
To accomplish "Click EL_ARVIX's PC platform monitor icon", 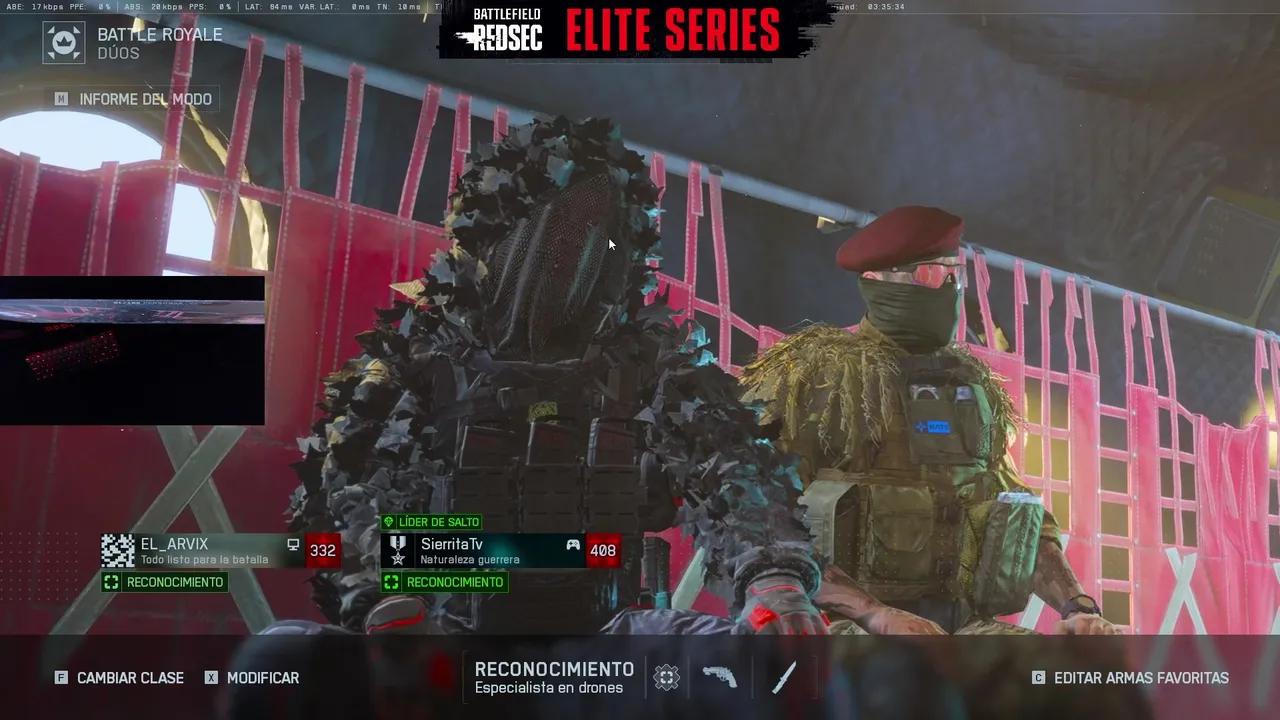I will (x=291, y=544).
